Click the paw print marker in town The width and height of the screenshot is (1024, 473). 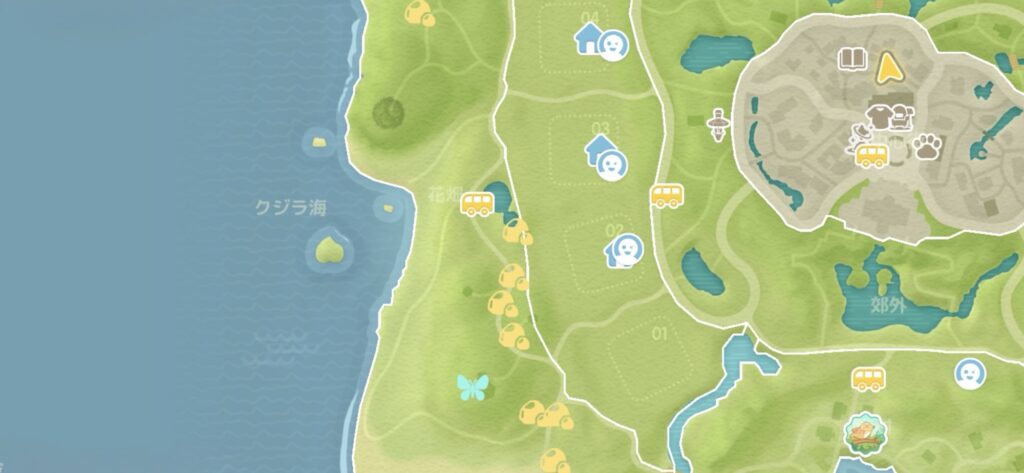[929, 149]
